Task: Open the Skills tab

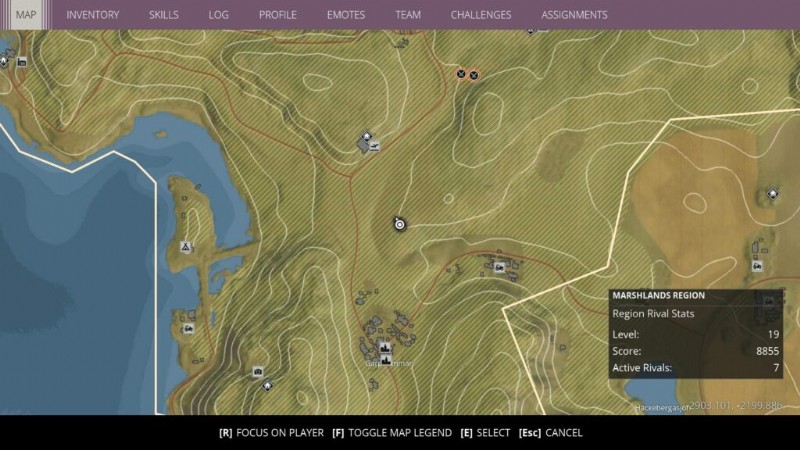Action: (x=163, y=15)
